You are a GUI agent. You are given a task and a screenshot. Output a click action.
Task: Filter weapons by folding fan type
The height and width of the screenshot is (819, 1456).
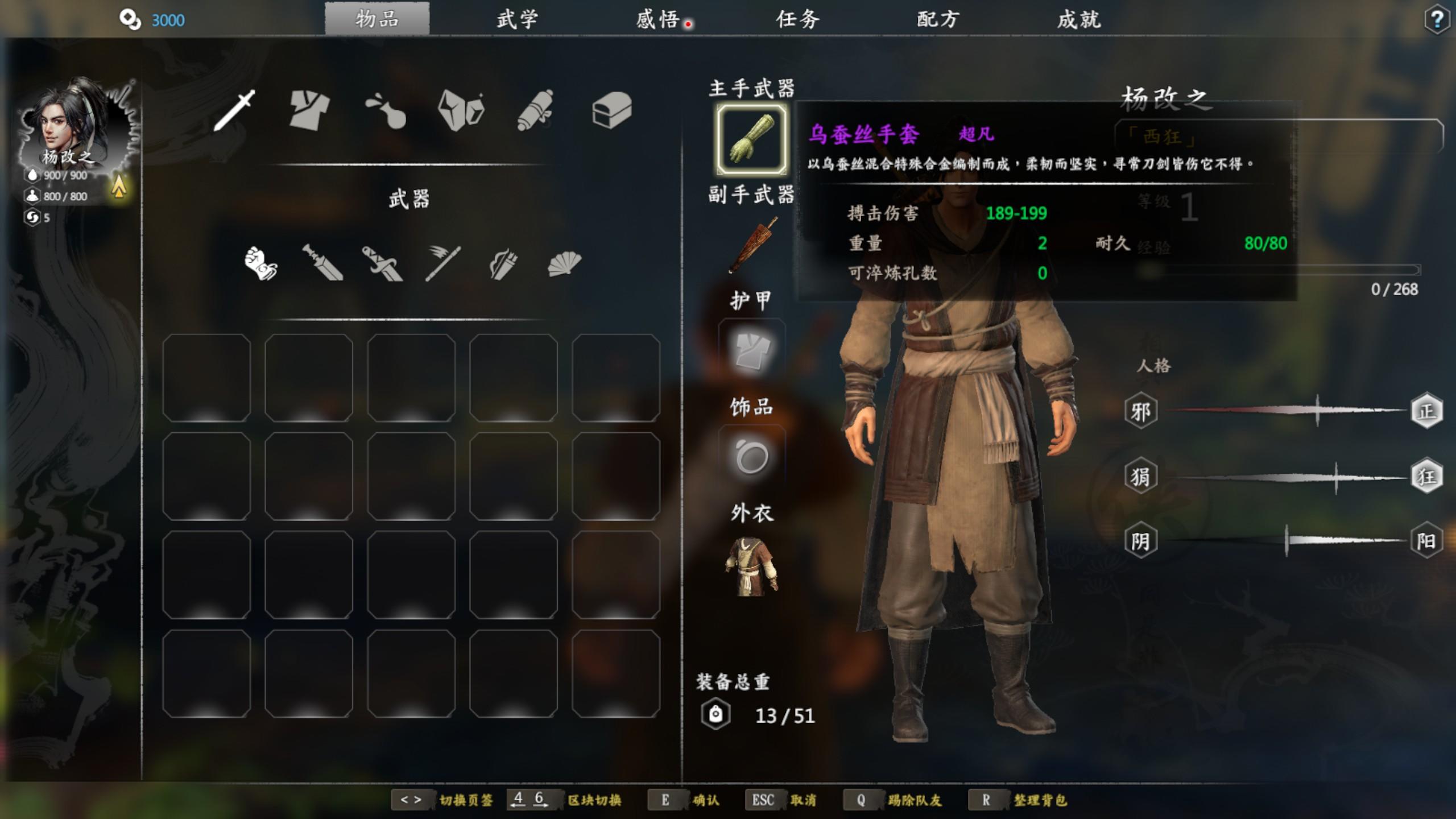click(564, 264)
